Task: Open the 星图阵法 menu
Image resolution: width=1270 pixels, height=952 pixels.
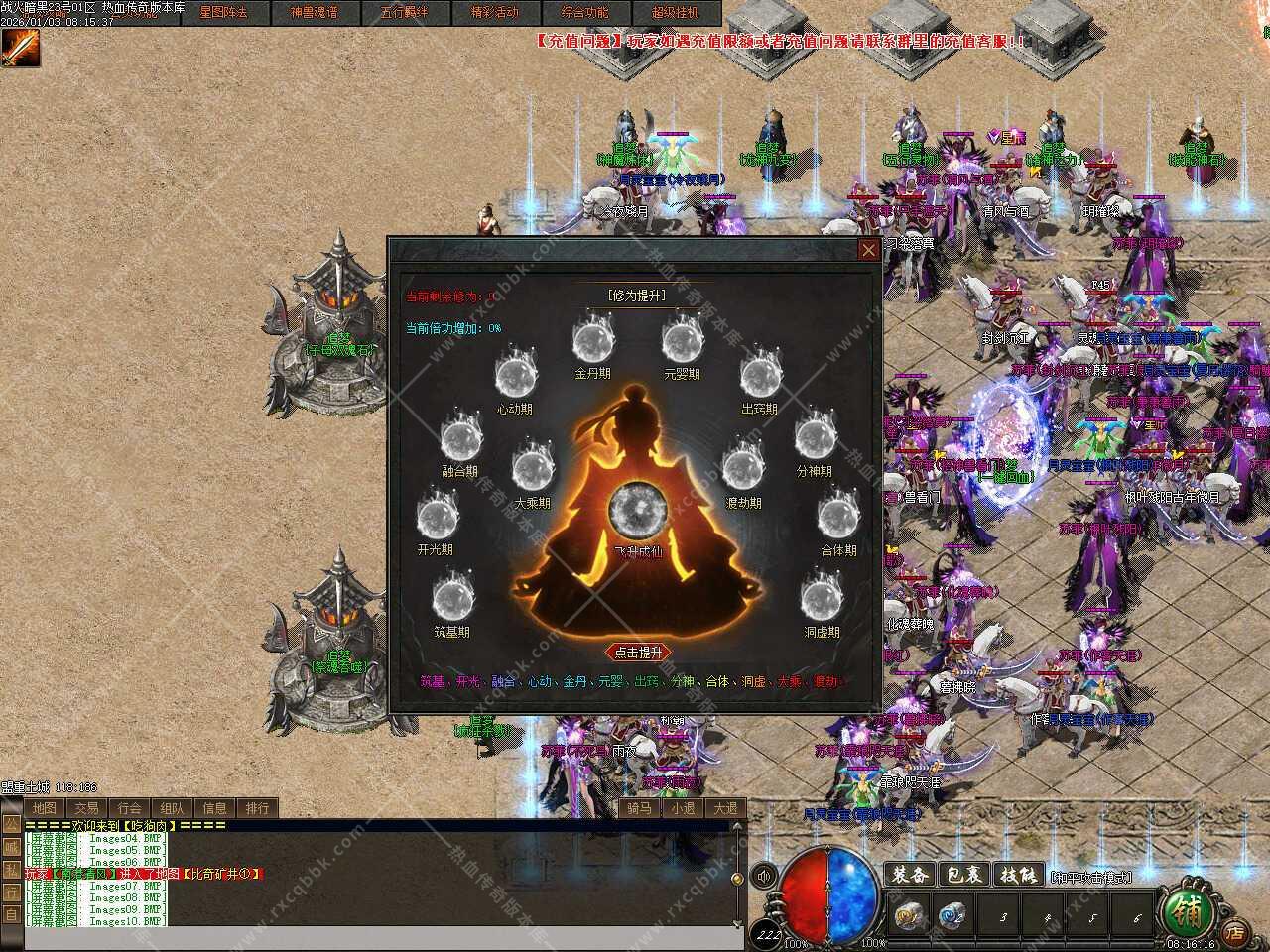Action: tap(223, 13)
